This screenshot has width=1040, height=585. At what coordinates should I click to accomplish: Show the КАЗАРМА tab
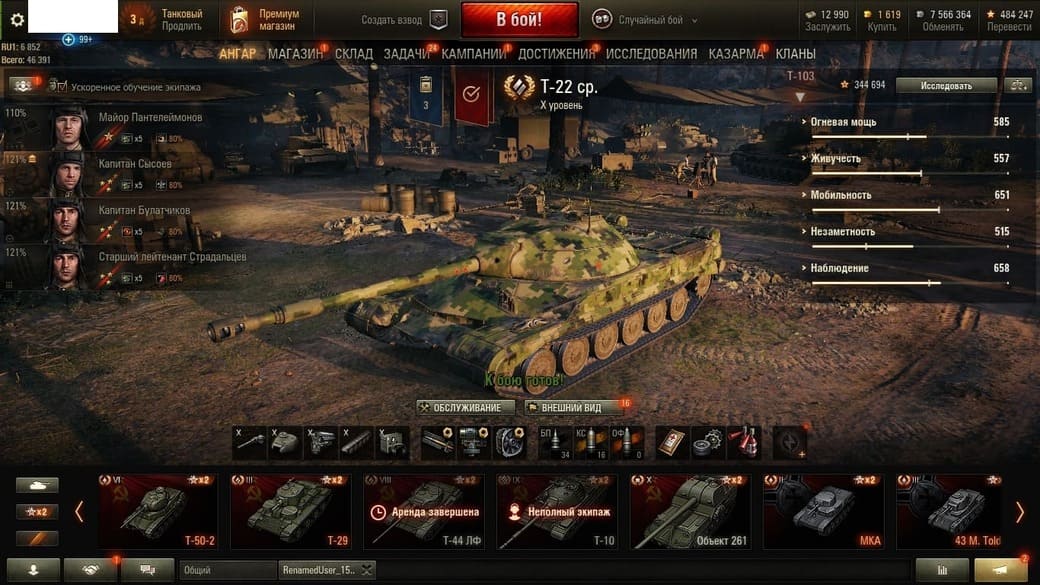pyautogui.click(x=736, y=54)
